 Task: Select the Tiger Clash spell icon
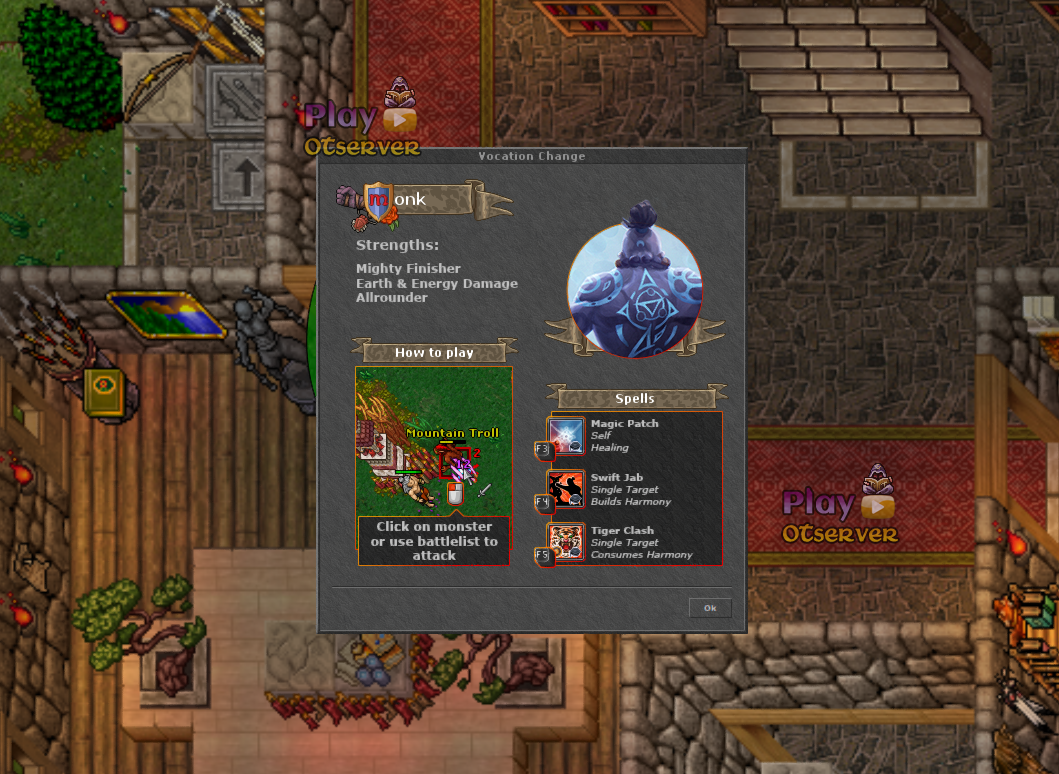567,542
